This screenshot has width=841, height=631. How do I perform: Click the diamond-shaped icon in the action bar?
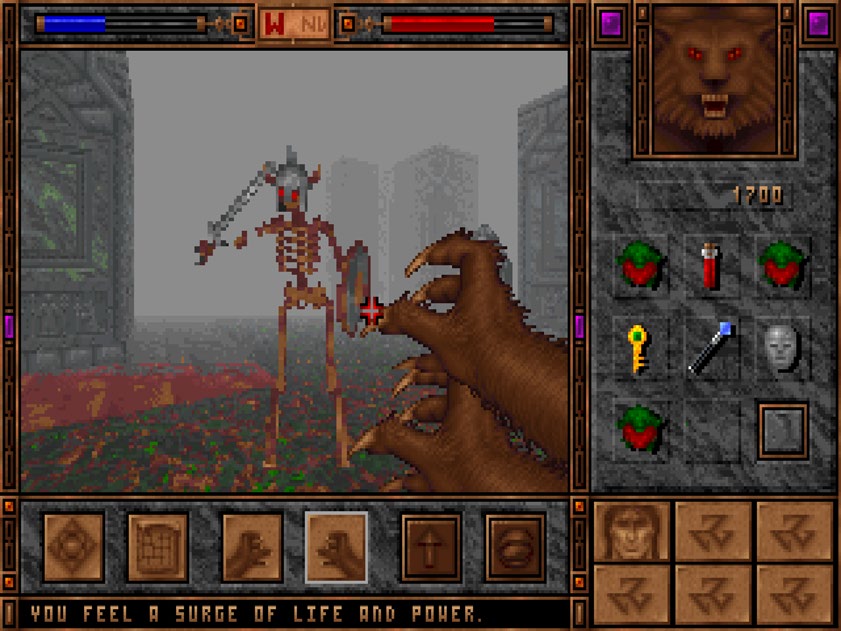(73, 547)
